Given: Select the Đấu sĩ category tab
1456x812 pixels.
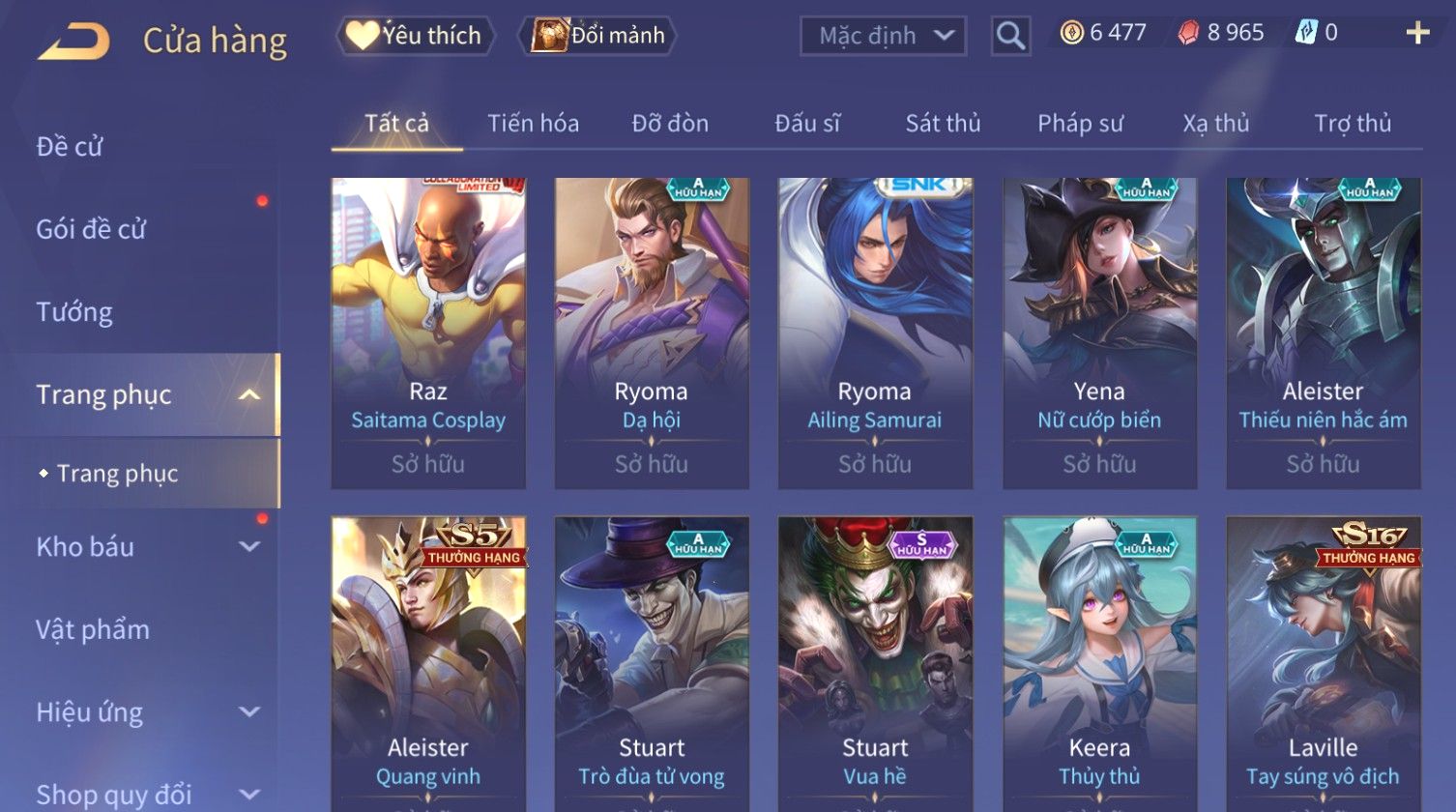Looking at the screenshot, I should [x=807, y=124].
